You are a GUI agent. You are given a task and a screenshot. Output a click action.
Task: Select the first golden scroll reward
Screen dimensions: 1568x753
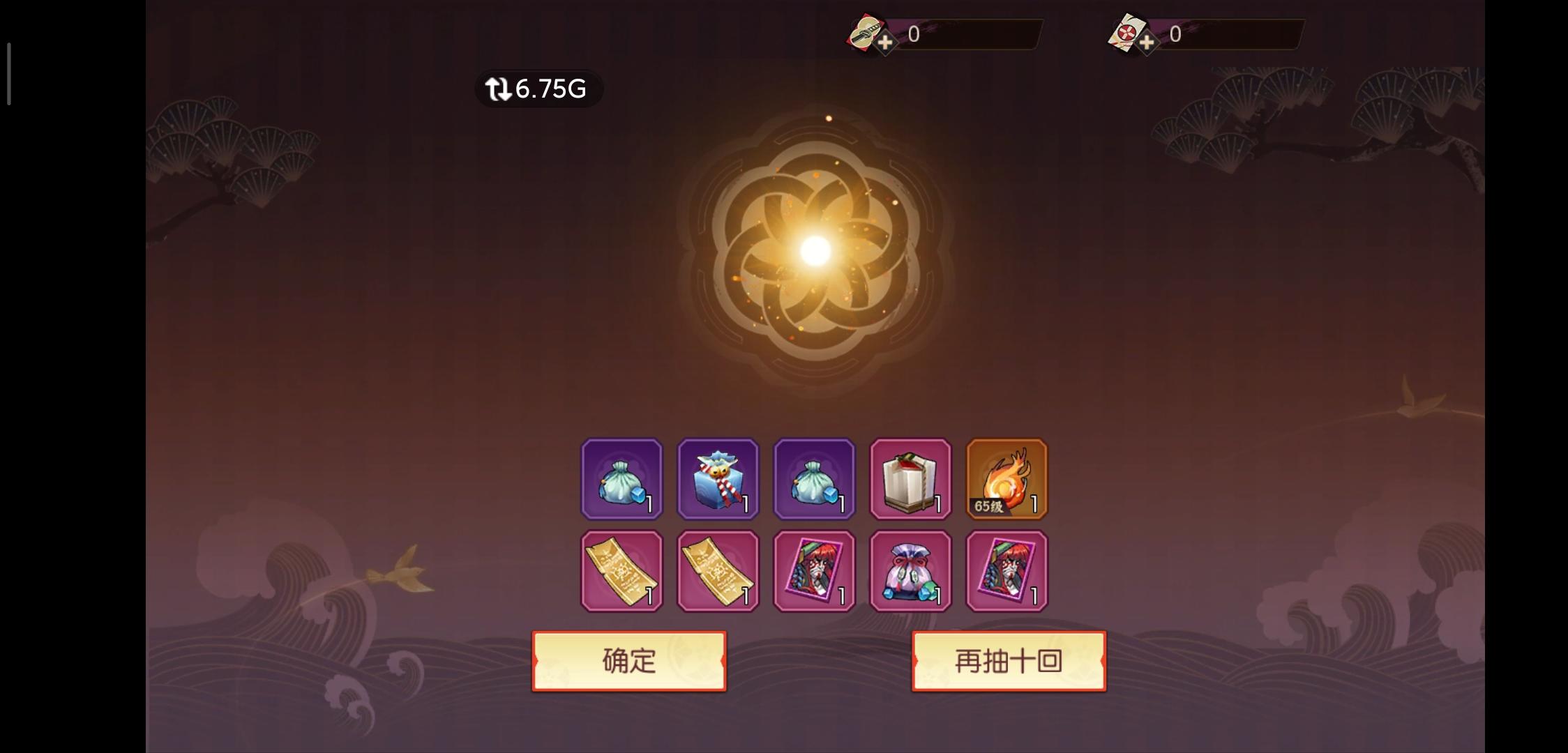[x=621, y=570]
